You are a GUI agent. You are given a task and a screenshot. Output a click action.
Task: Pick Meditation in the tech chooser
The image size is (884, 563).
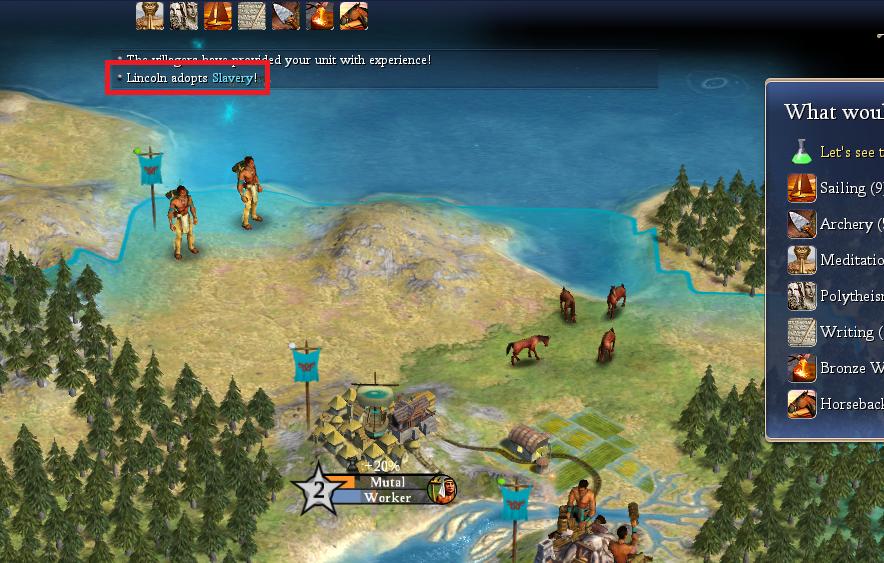point(850,260)
